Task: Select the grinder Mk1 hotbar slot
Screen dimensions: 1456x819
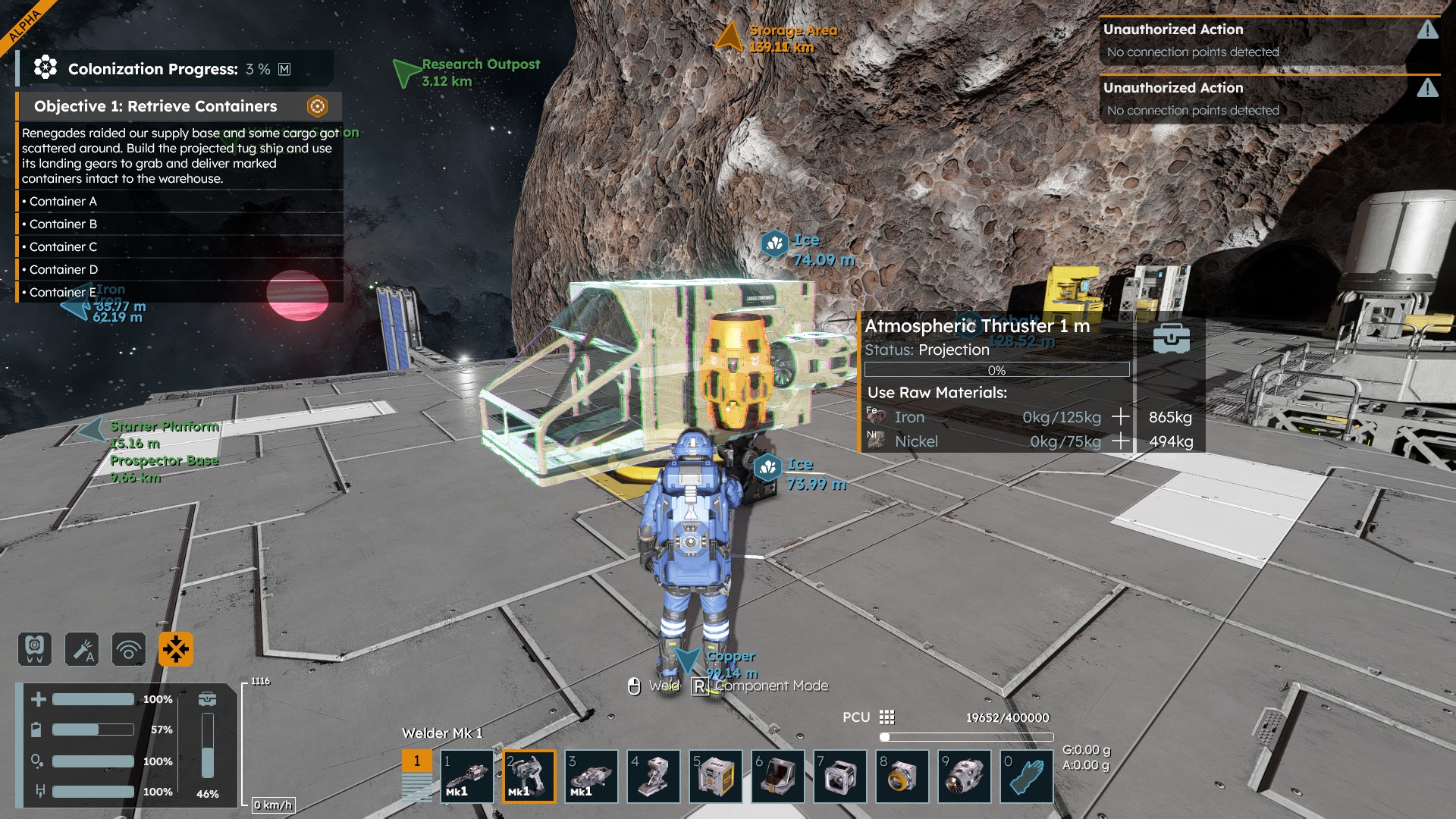Action: coord(591,776)
